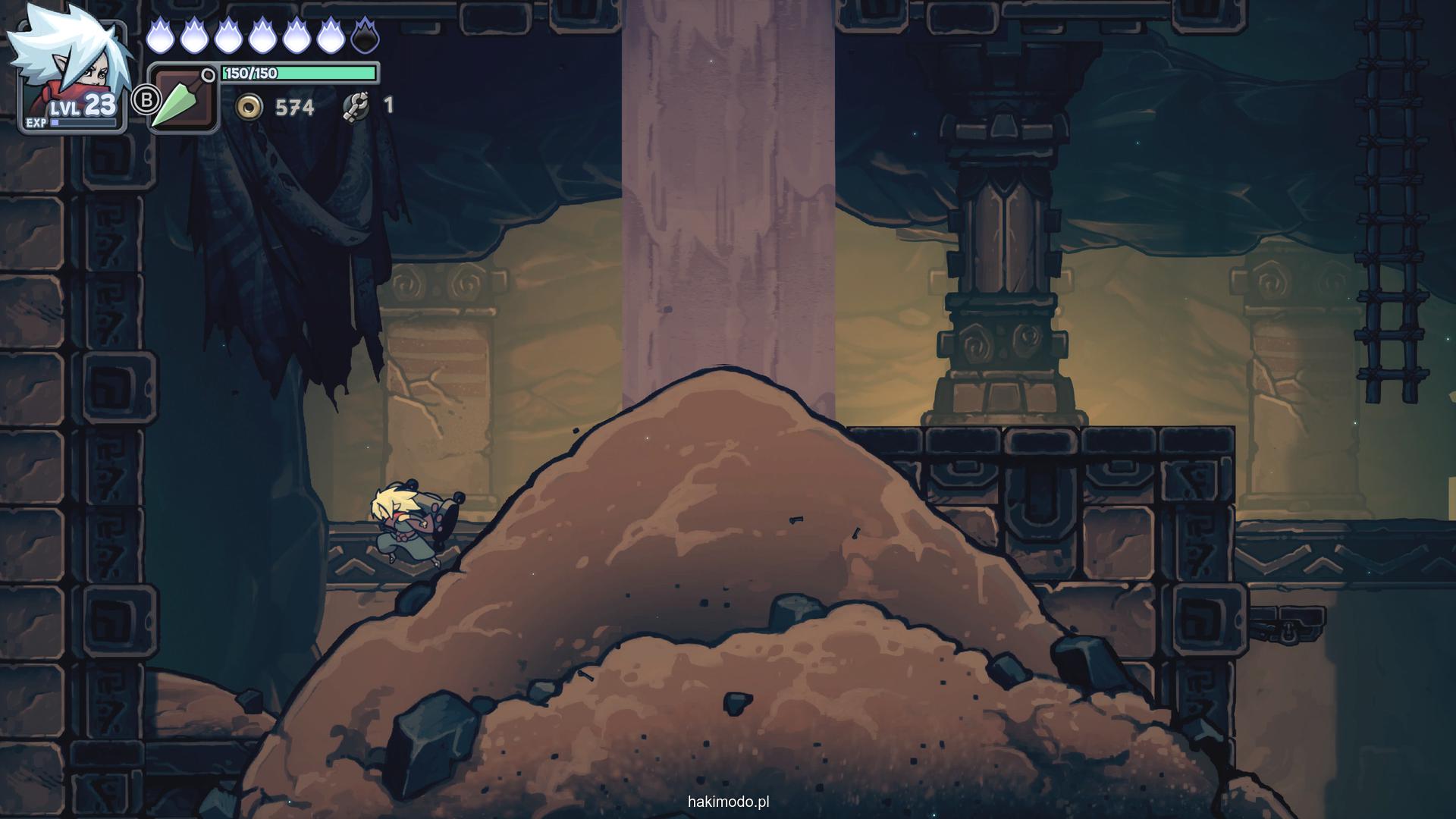Click the silver key item icon
This screenshot has height=819, width=1456.
click(x=355, y=106)
